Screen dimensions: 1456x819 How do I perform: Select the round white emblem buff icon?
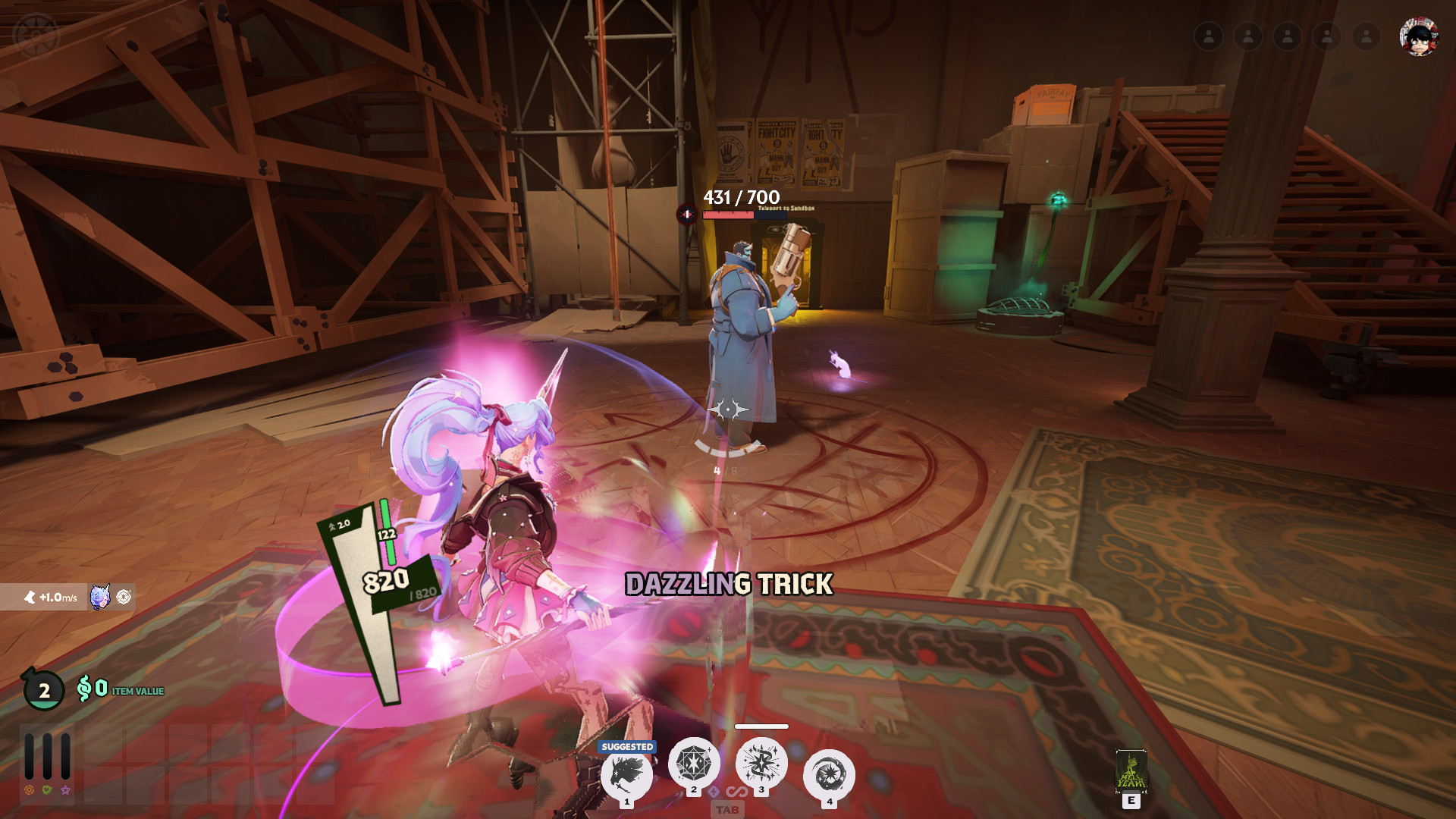[x=124, y=597]
